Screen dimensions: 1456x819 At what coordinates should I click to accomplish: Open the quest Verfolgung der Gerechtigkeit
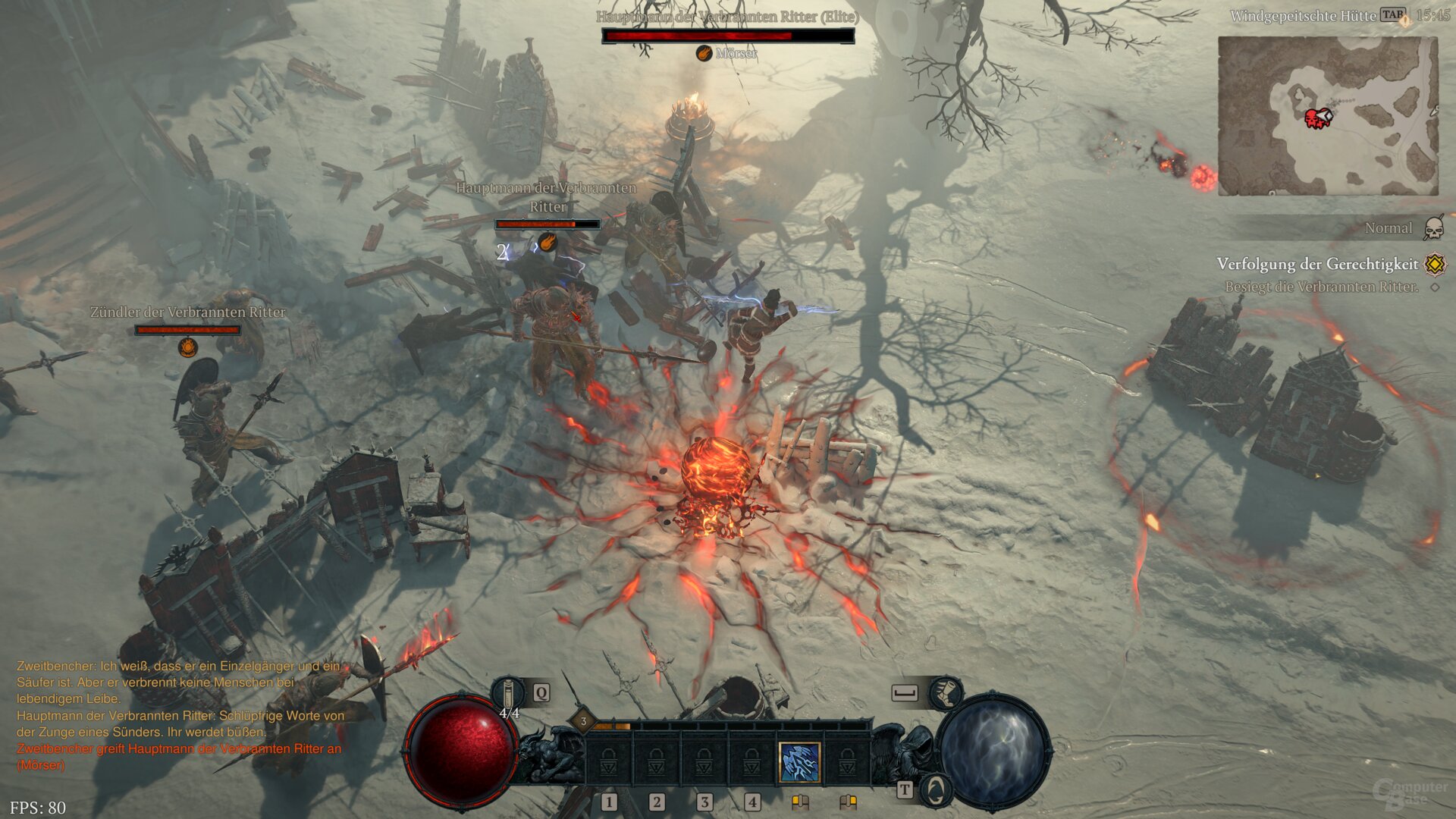1318,264
